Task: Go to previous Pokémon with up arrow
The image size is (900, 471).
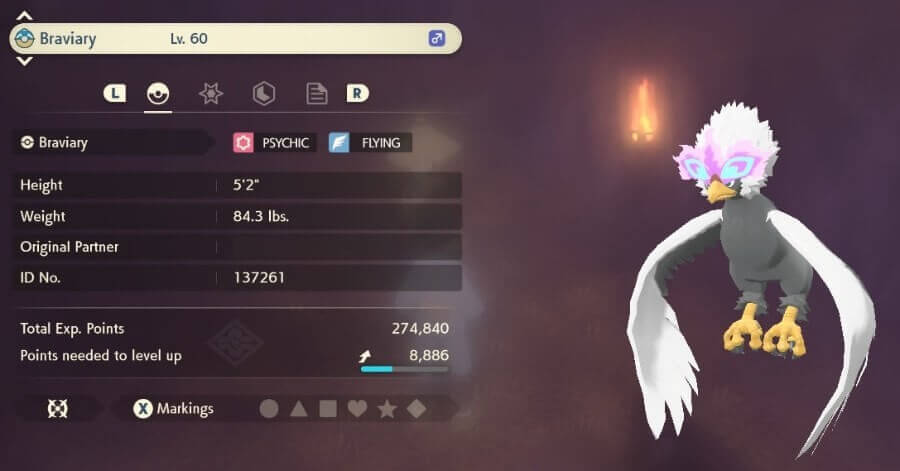Action: point(25,16)
